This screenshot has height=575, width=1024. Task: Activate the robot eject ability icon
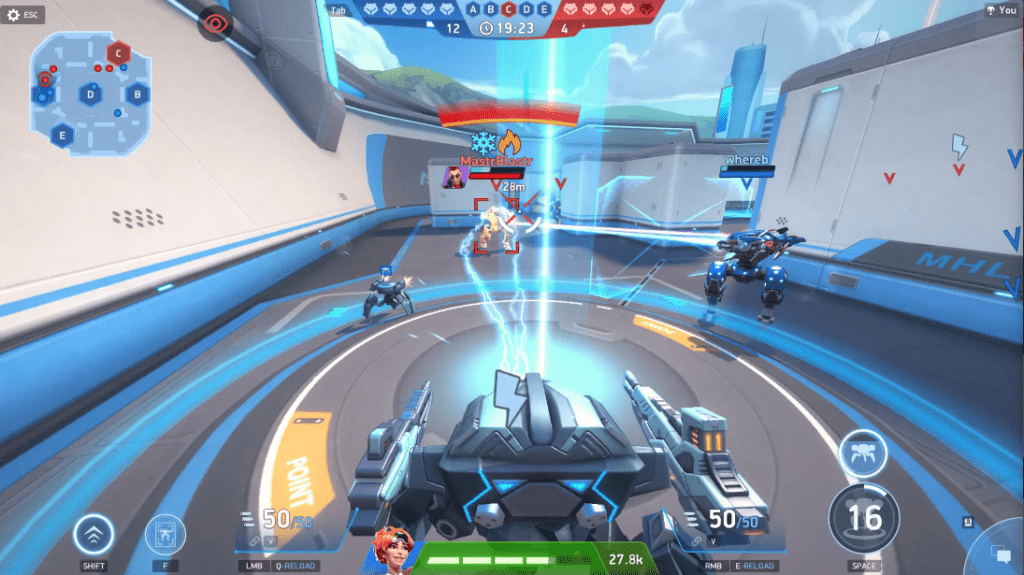click(x=164, y=535)
